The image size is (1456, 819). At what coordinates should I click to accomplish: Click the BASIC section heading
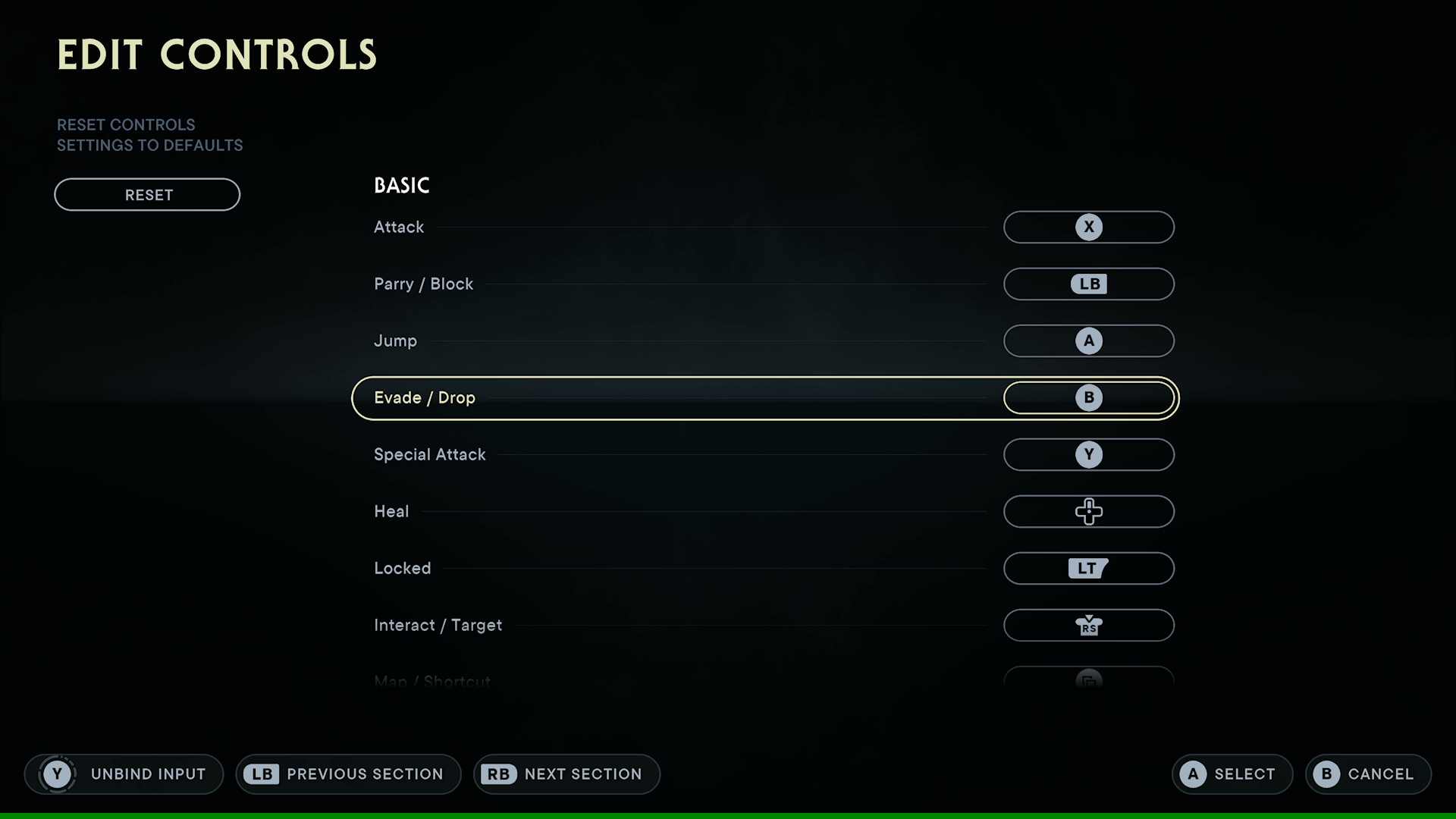coord(402,185)
